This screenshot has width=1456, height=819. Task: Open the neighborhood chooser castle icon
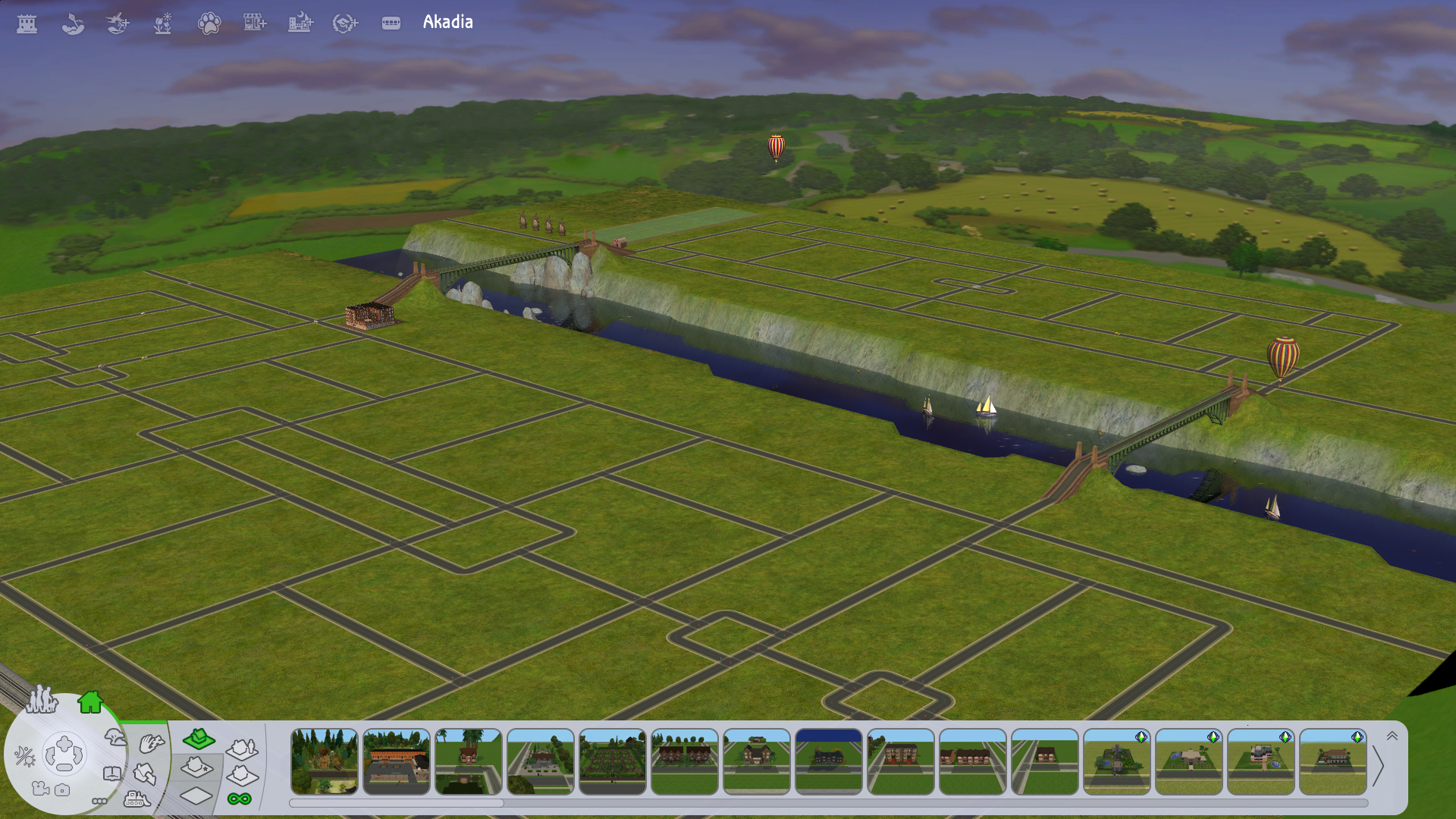(27, 24)
